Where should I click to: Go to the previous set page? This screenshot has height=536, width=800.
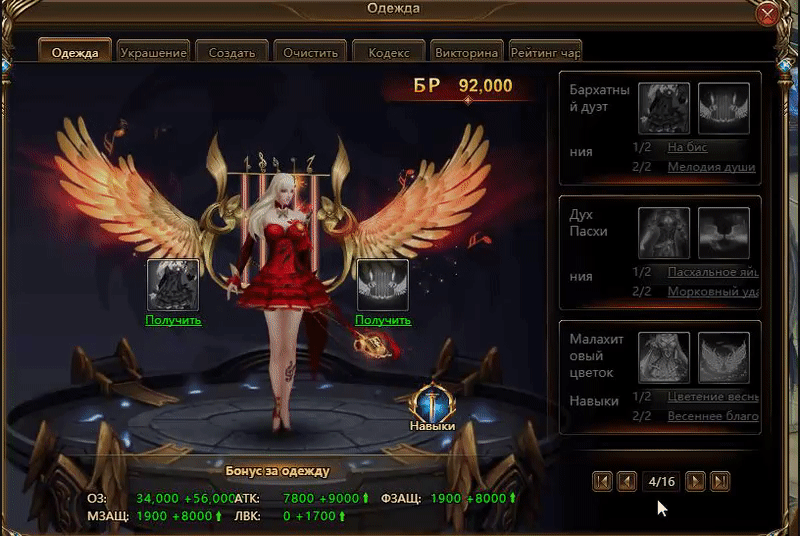pyautogui.click(x=627, y=481)
